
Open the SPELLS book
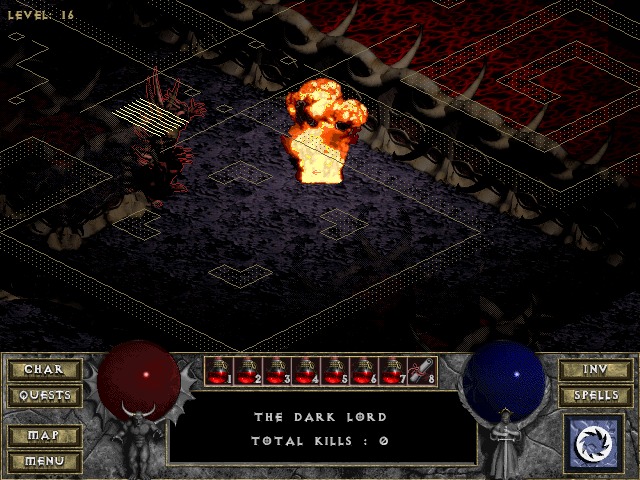pos(595,395)
